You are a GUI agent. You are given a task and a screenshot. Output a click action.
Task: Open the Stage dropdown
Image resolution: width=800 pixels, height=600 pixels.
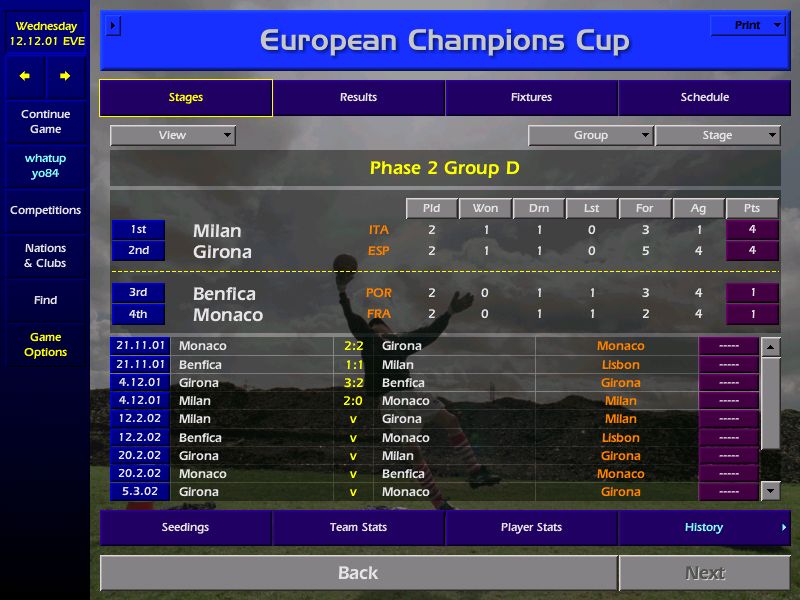click(x=717, y=136)
